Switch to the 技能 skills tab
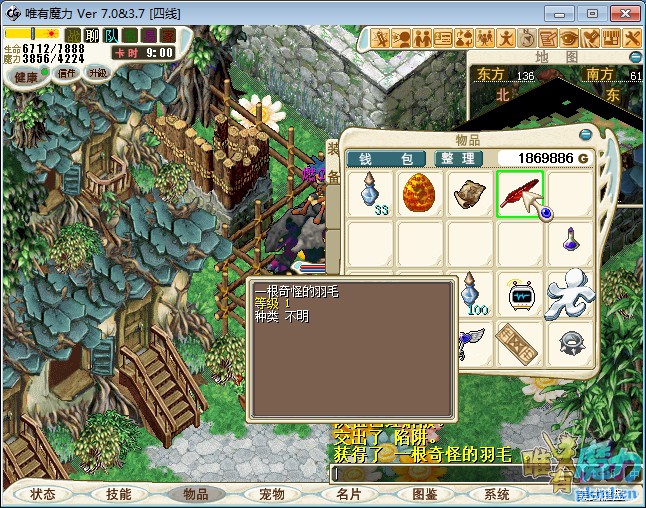 (119, 494)
